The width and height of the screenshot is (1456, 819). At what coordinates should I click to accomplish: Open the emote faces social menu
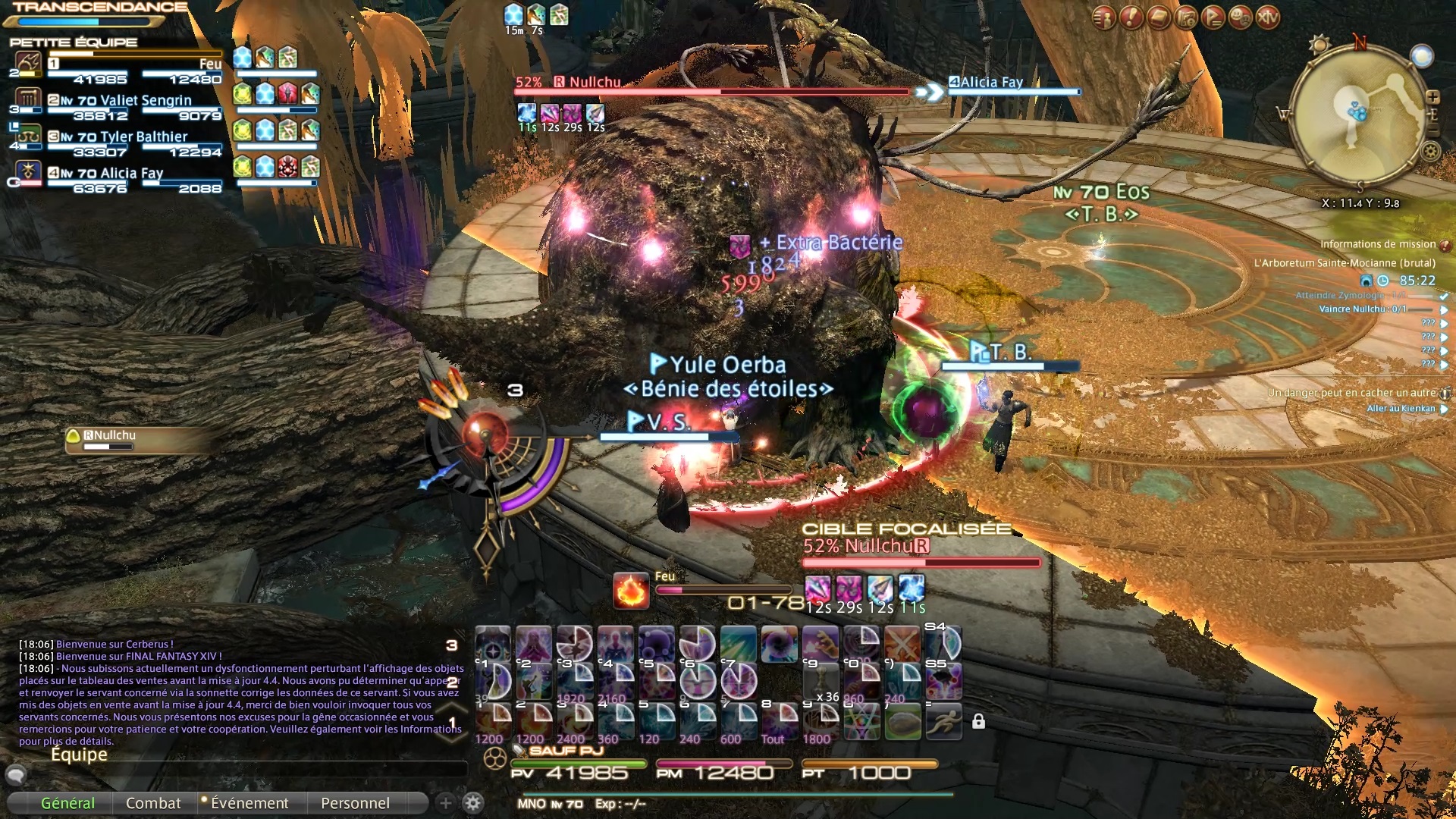pyautogui.click(x=1241, y=17)
